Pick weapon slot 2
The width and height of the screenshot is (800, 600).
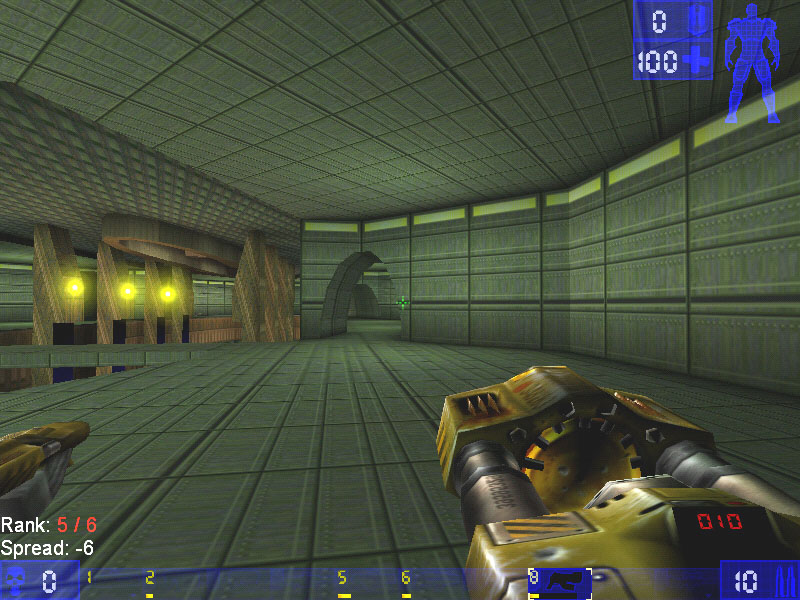150,579
